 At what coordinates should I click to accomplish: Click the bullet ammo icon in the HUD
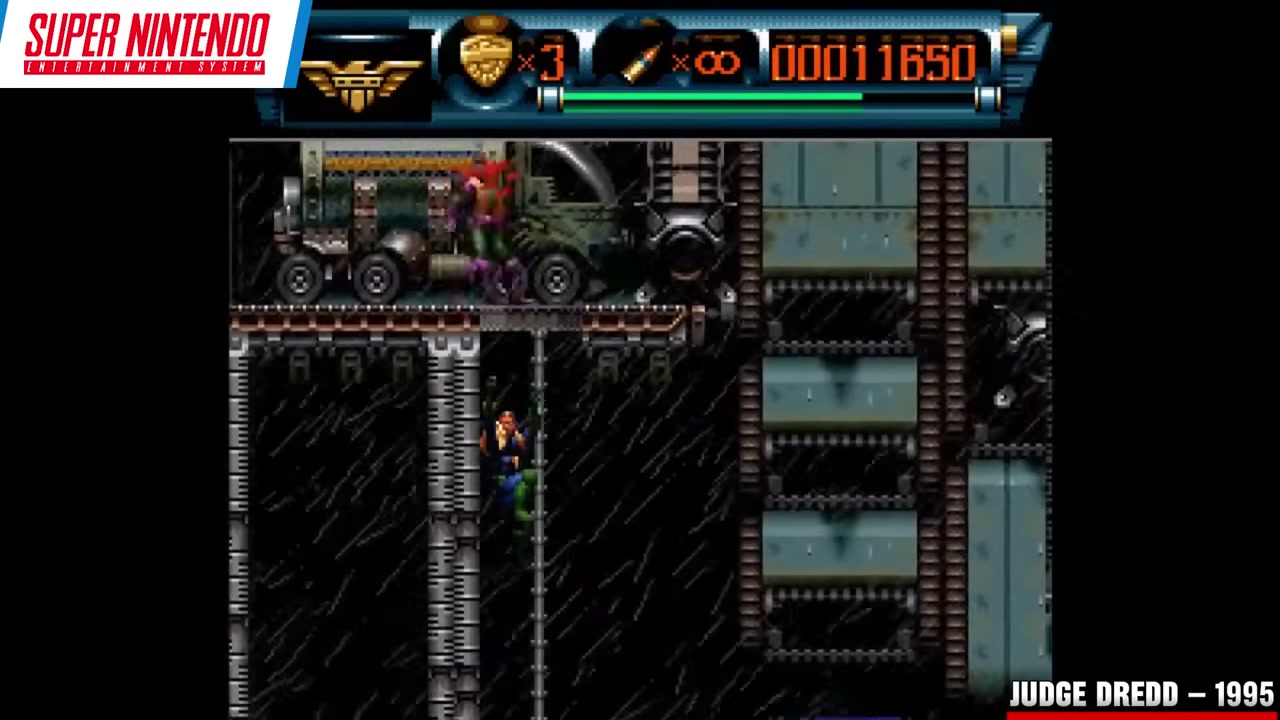coord(643,60)
